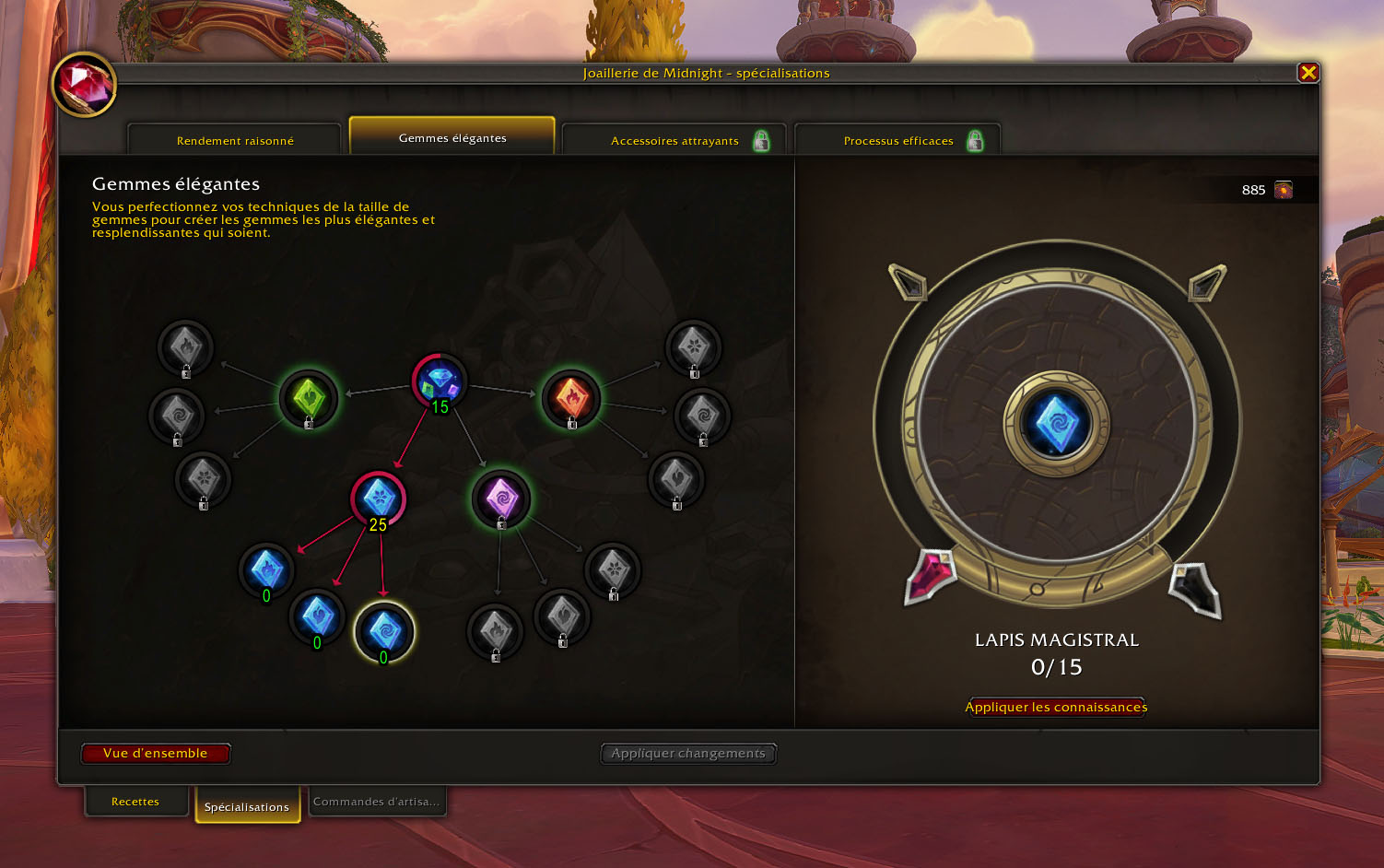1384x868 pixels.
Task: Select the highlighted blue swirl gem node
Action: tap(384, 631)
